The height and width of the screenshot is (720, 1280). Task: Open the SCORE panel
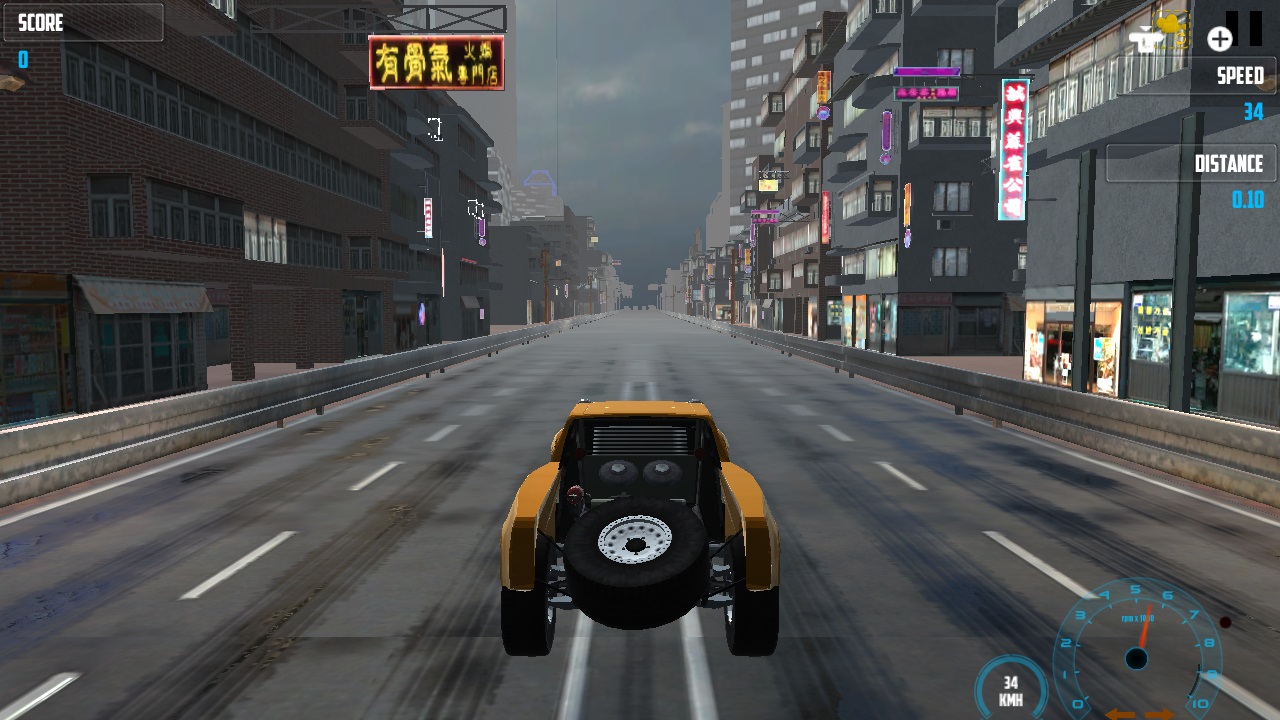[x=83, y=22]
